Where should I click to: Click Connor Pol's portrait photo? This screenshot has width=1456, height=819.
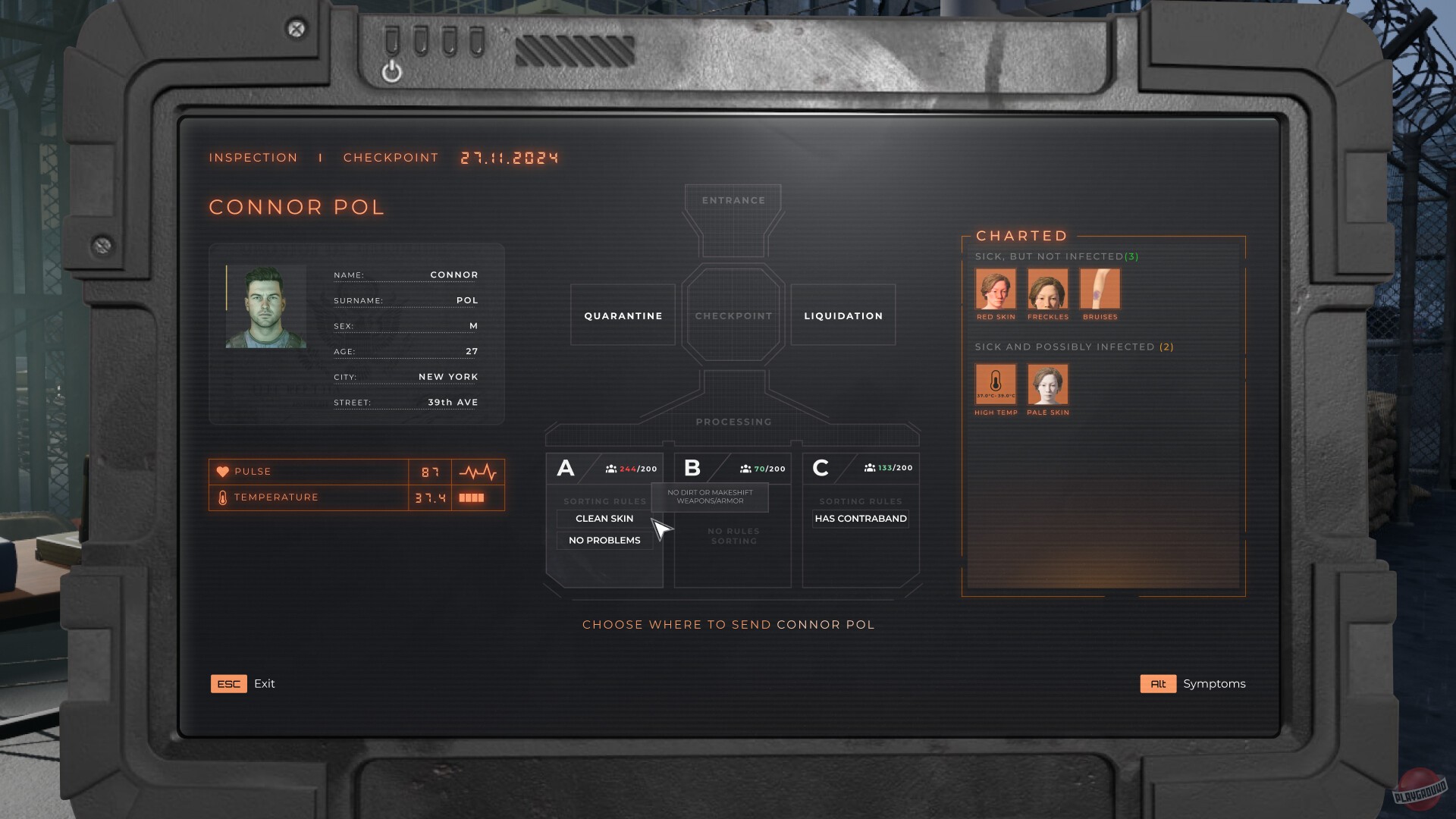pyautogui.click(x=265, y=306)
